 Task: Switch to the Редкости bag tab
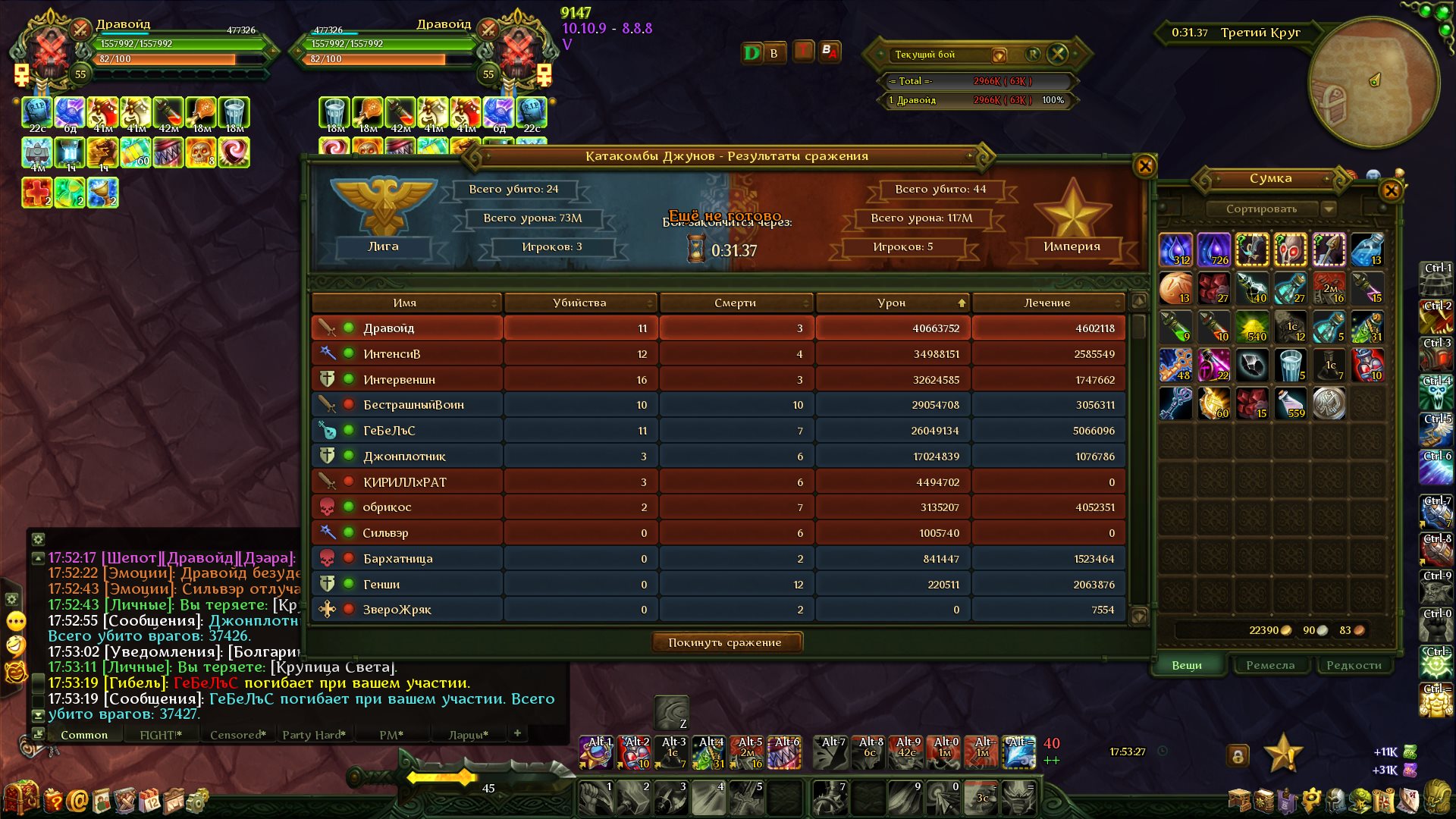[1354, 665]
